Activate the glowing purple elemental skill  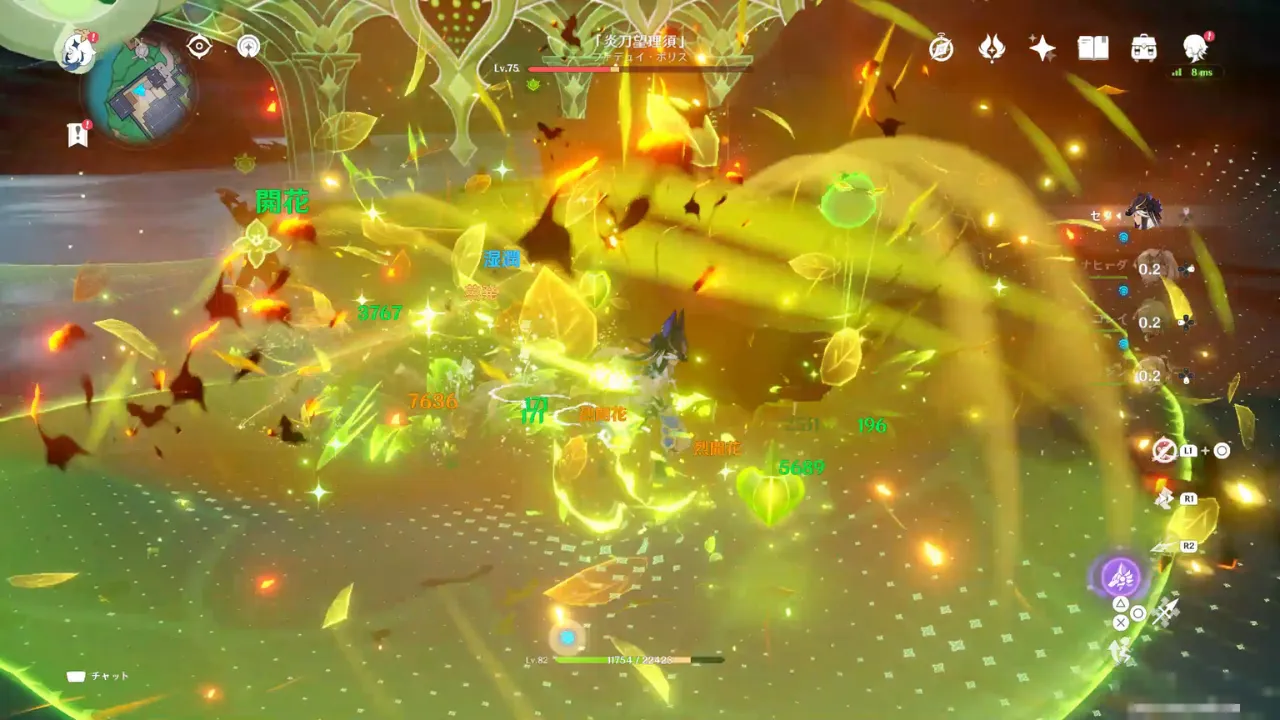coord(1121,577)
